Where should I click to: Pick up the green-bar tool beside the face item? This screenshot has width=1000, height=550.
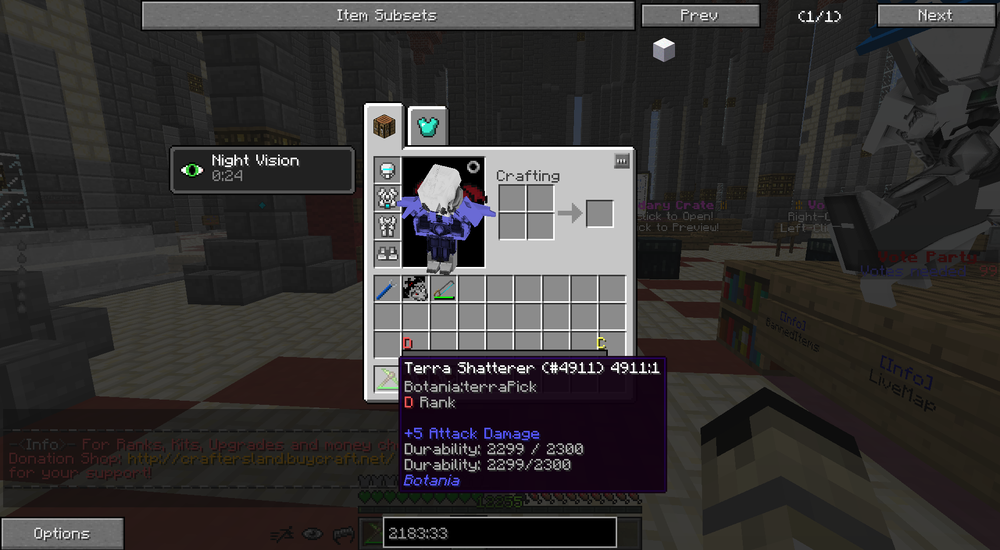tap(443, 290)
